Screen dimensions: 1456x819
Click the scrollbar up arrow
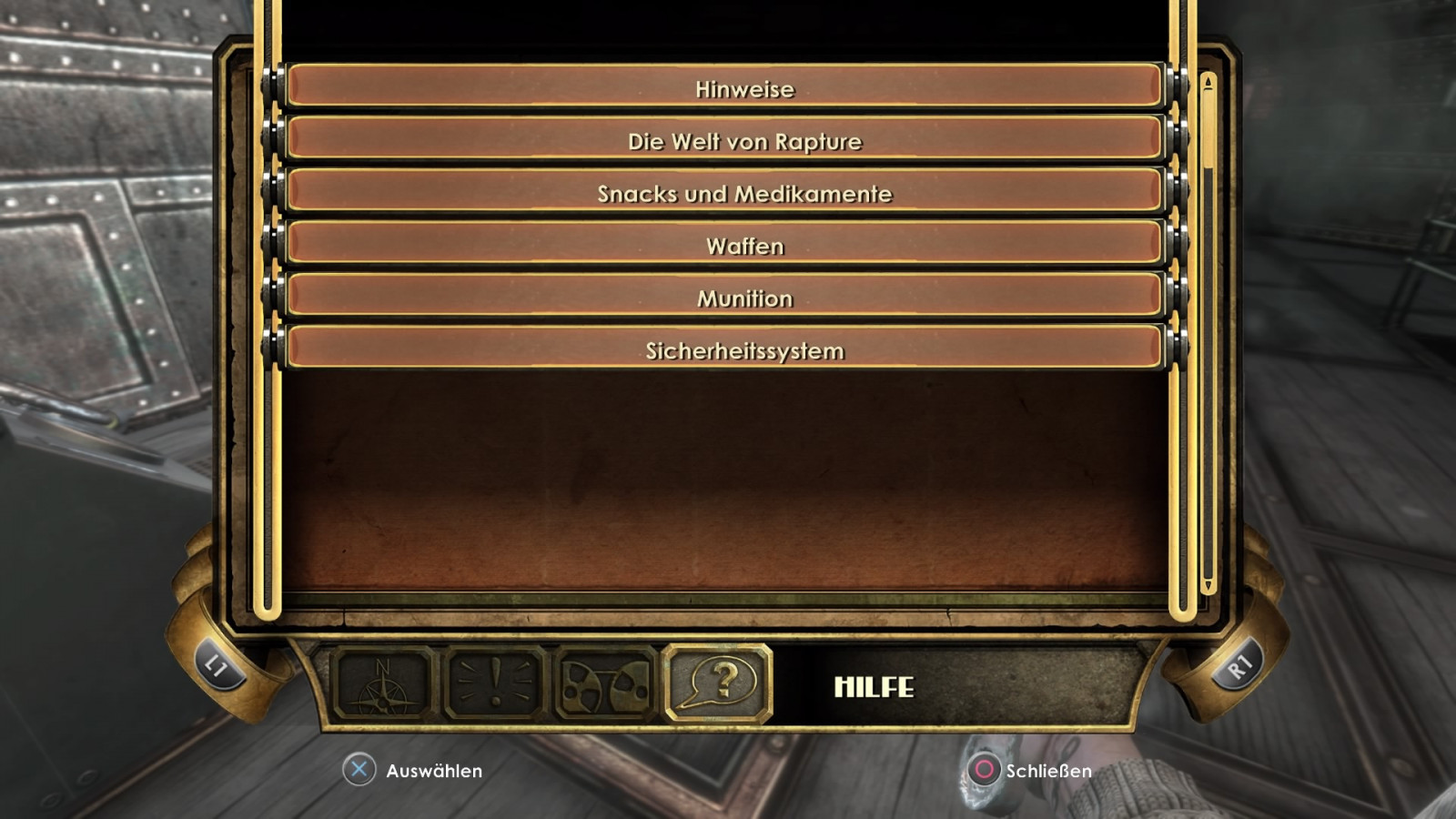1208,84
